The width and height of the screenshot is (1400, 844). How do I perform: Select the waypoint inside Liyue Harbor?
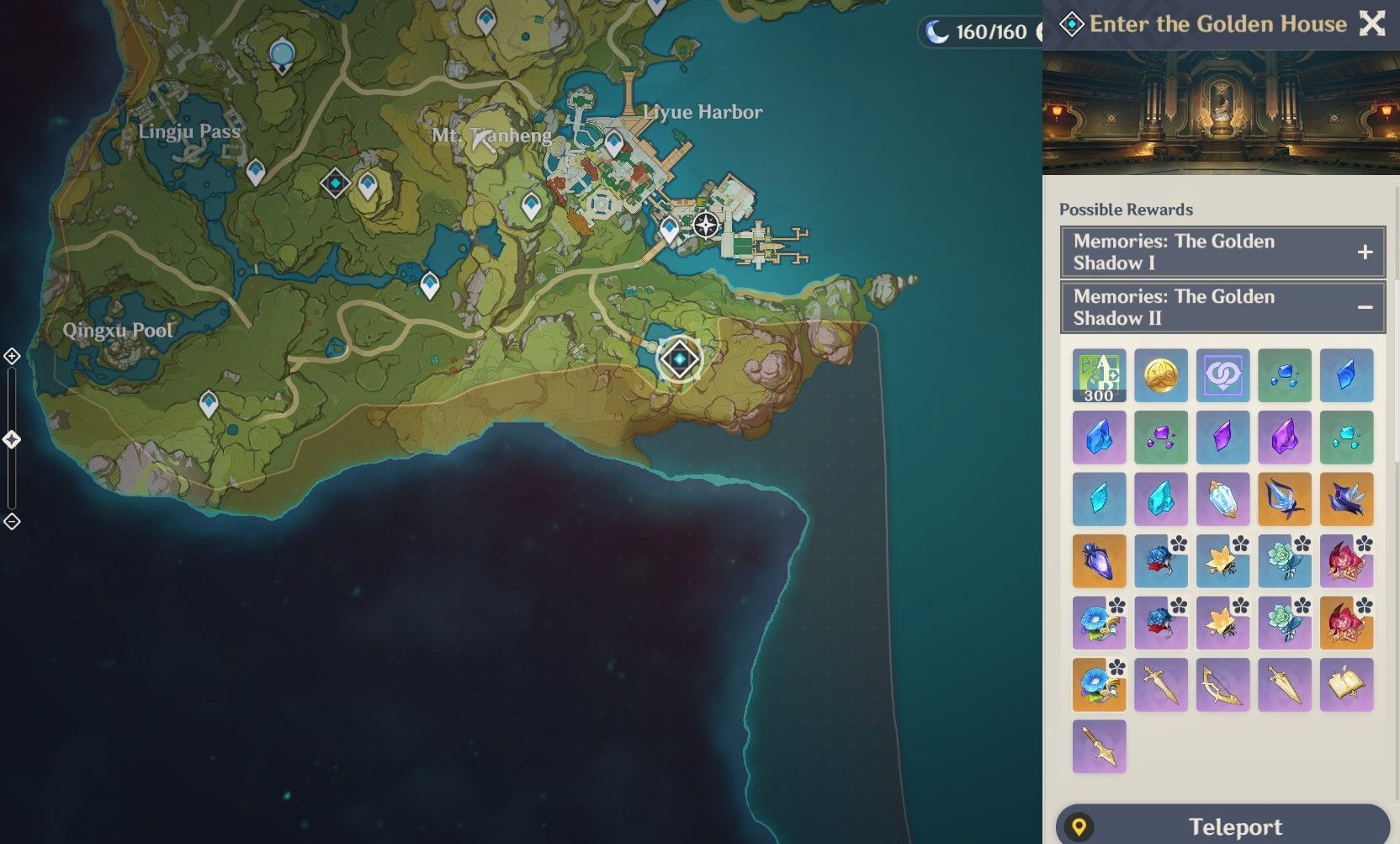[x=614, y=143]
